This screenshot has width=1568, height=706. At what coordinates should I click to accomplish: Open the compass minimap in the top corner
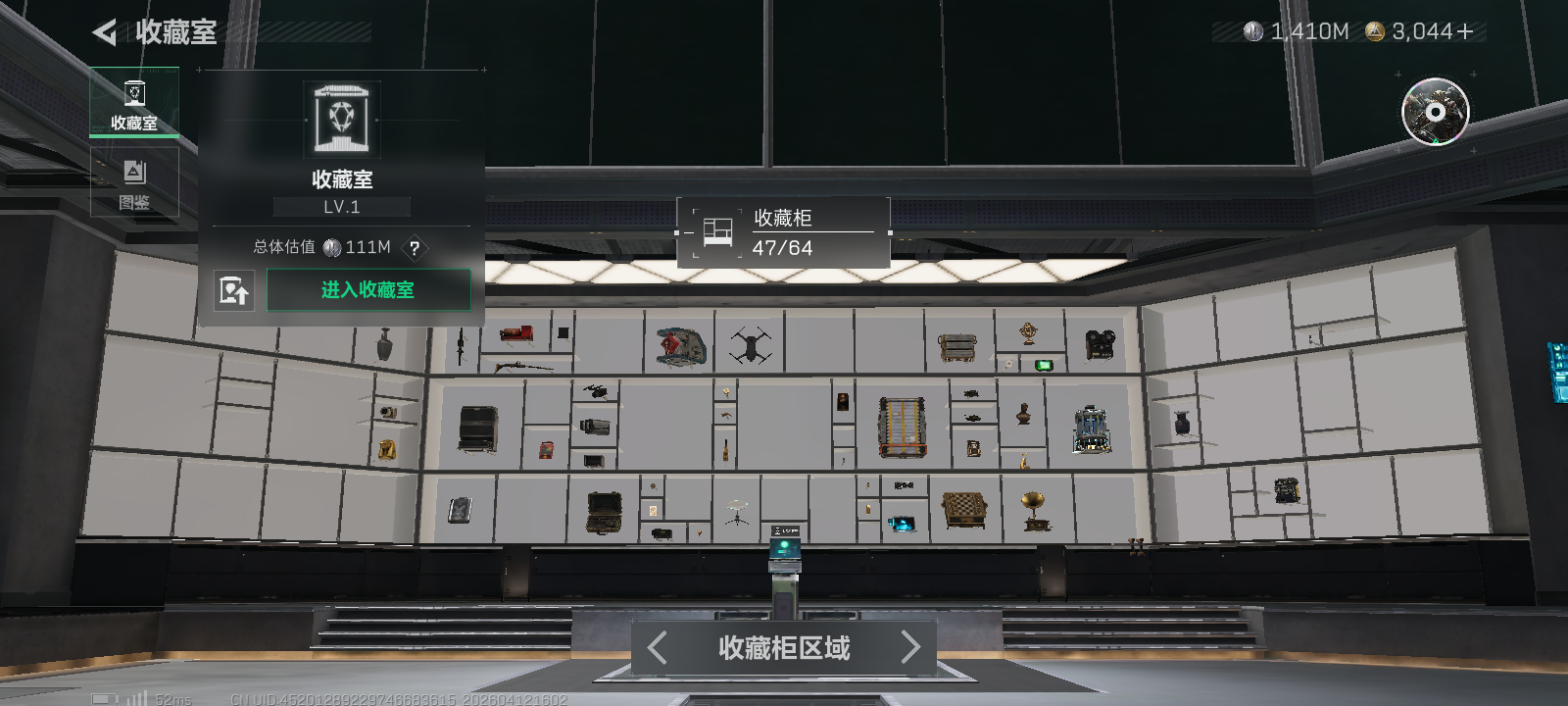click(x=1435, y=113)
